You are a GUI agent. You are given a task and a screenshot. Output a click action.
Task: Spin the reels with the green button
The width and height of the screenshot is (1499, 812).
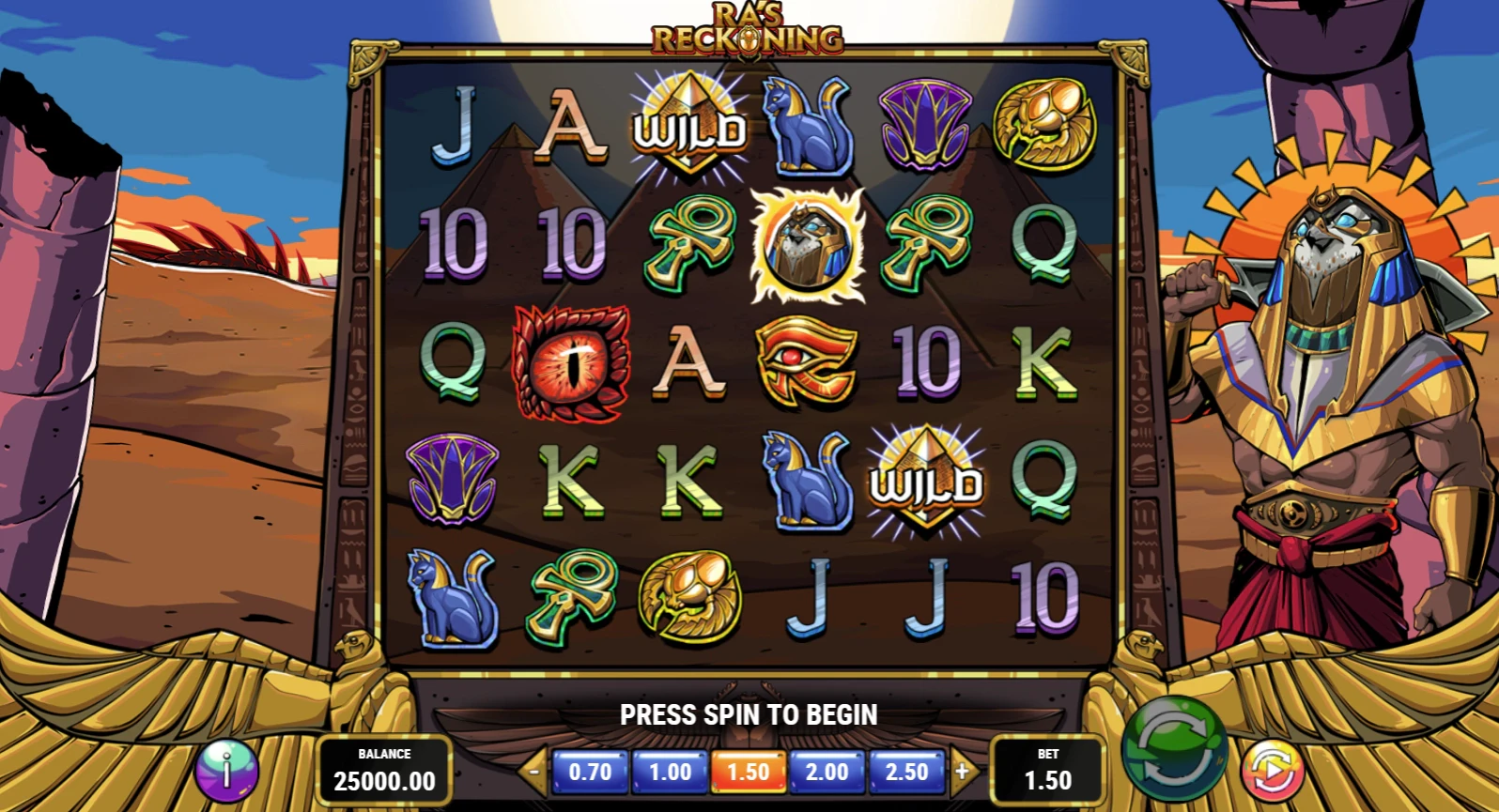point(1175,754)
